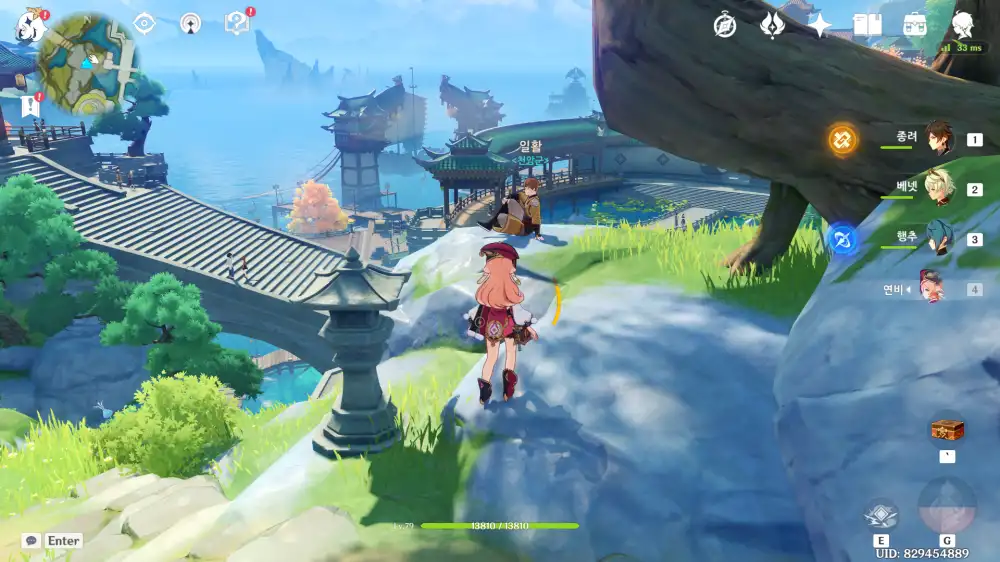The image size is (1000, 562).
Task: Use the treasure chest gadget icon
Action: pos(947,429)
